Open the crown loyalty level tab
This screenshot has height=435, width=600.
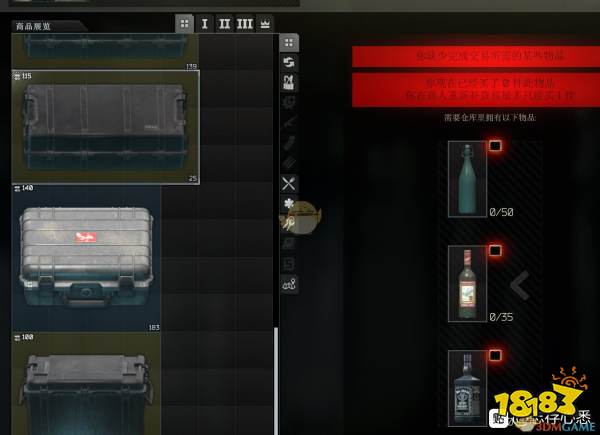click(265, 23)
